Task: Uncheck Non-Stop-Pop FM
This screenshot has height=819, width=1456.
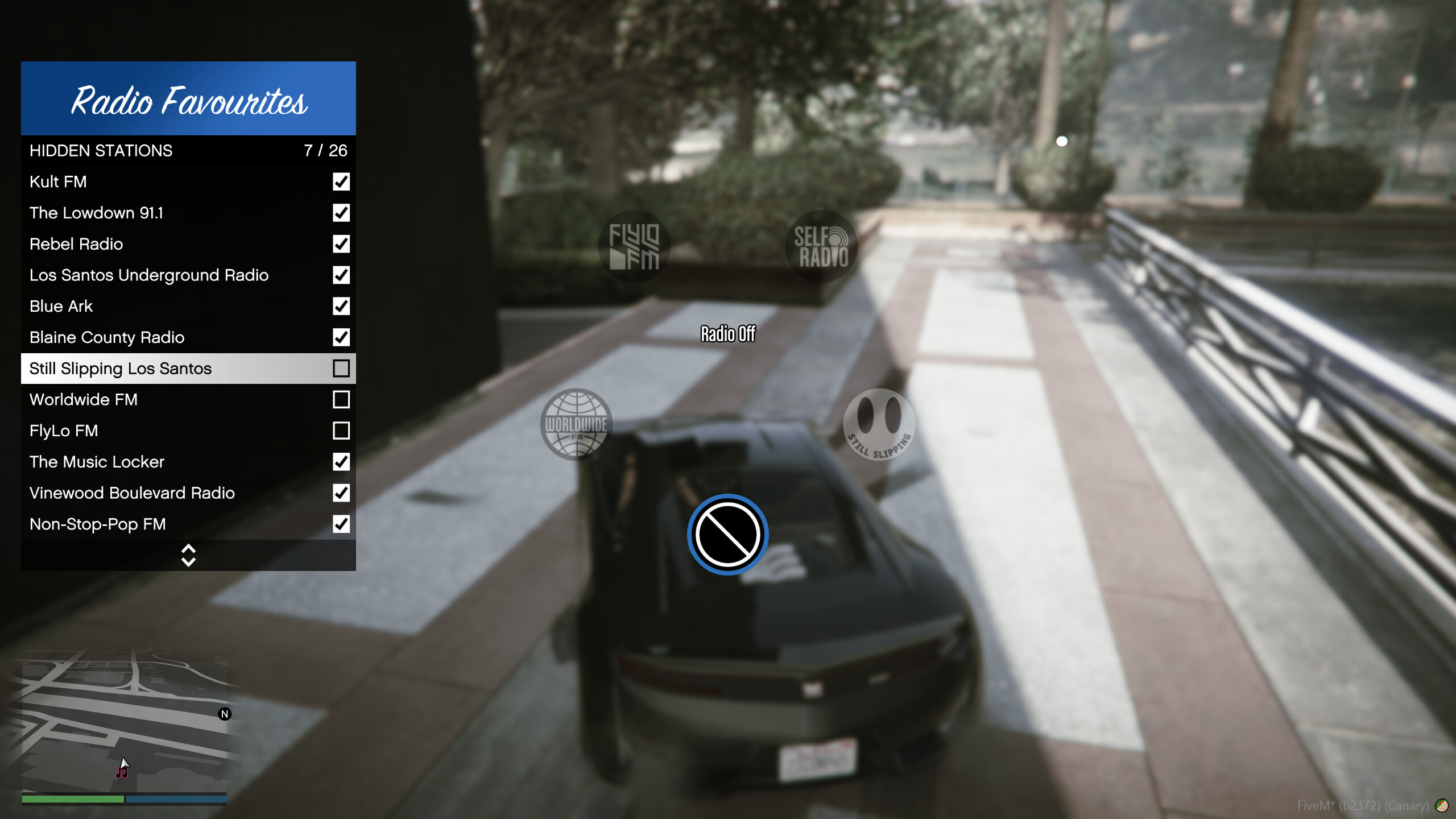Action: (x=341, y=524)
